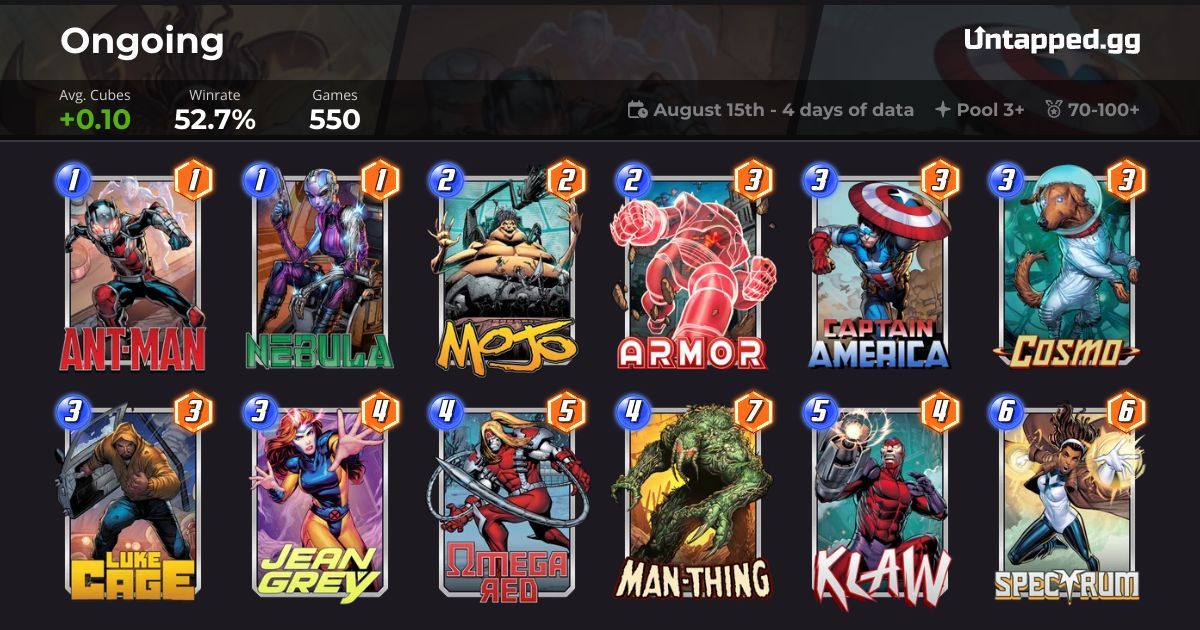
Task: Select the Ant-Man card
Action: pos(133,270)
